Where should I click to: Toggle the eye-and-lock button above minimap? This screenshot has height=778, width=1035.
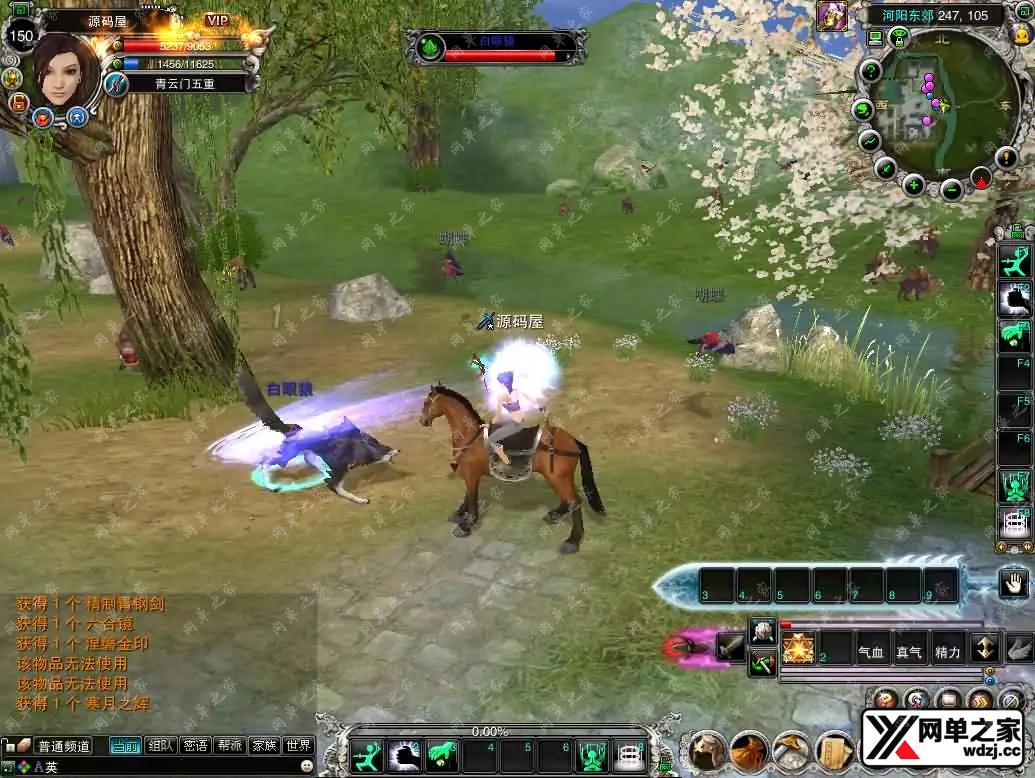click(899, 39)
